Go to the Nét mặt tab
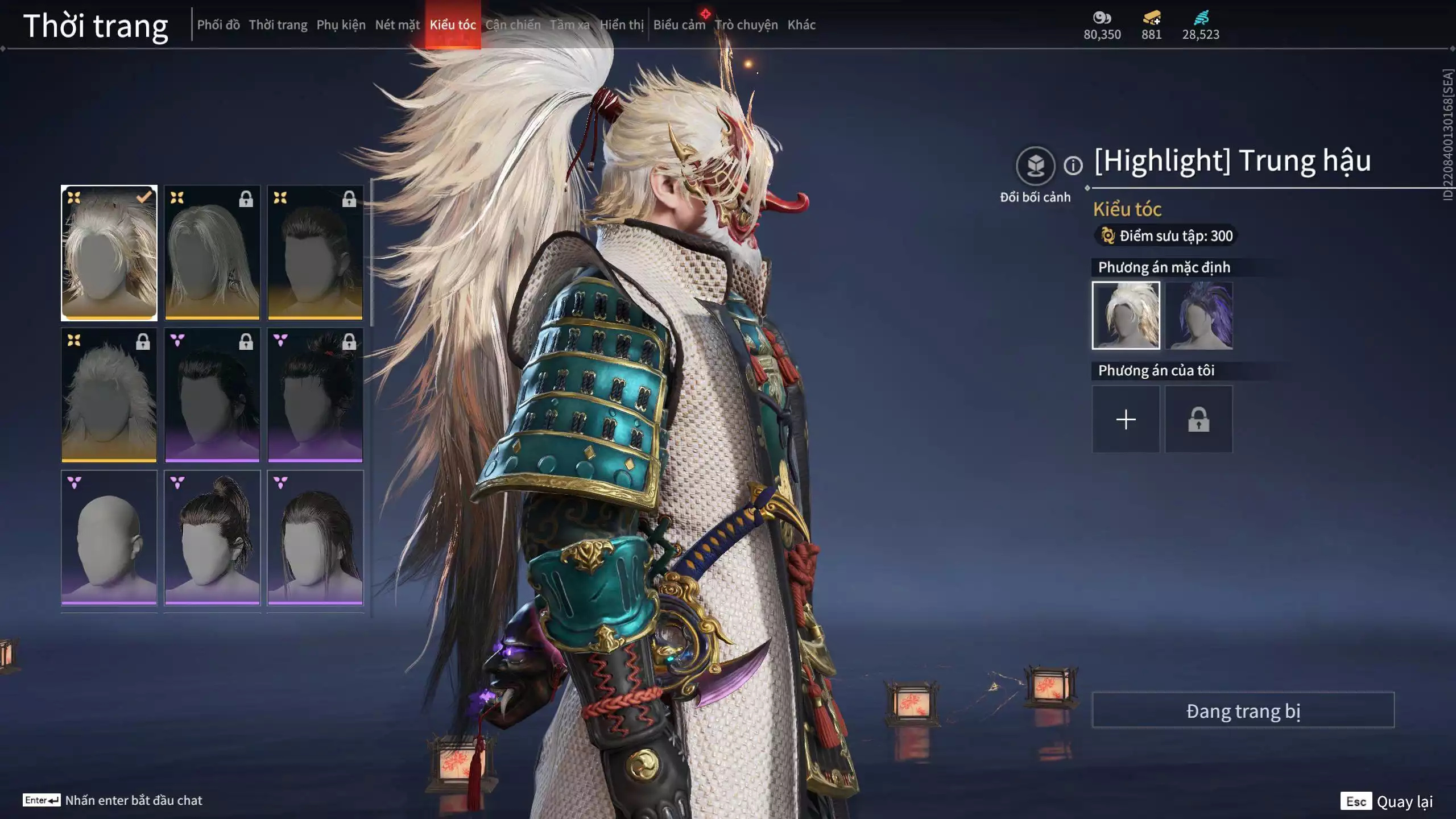 coord(397,25)
